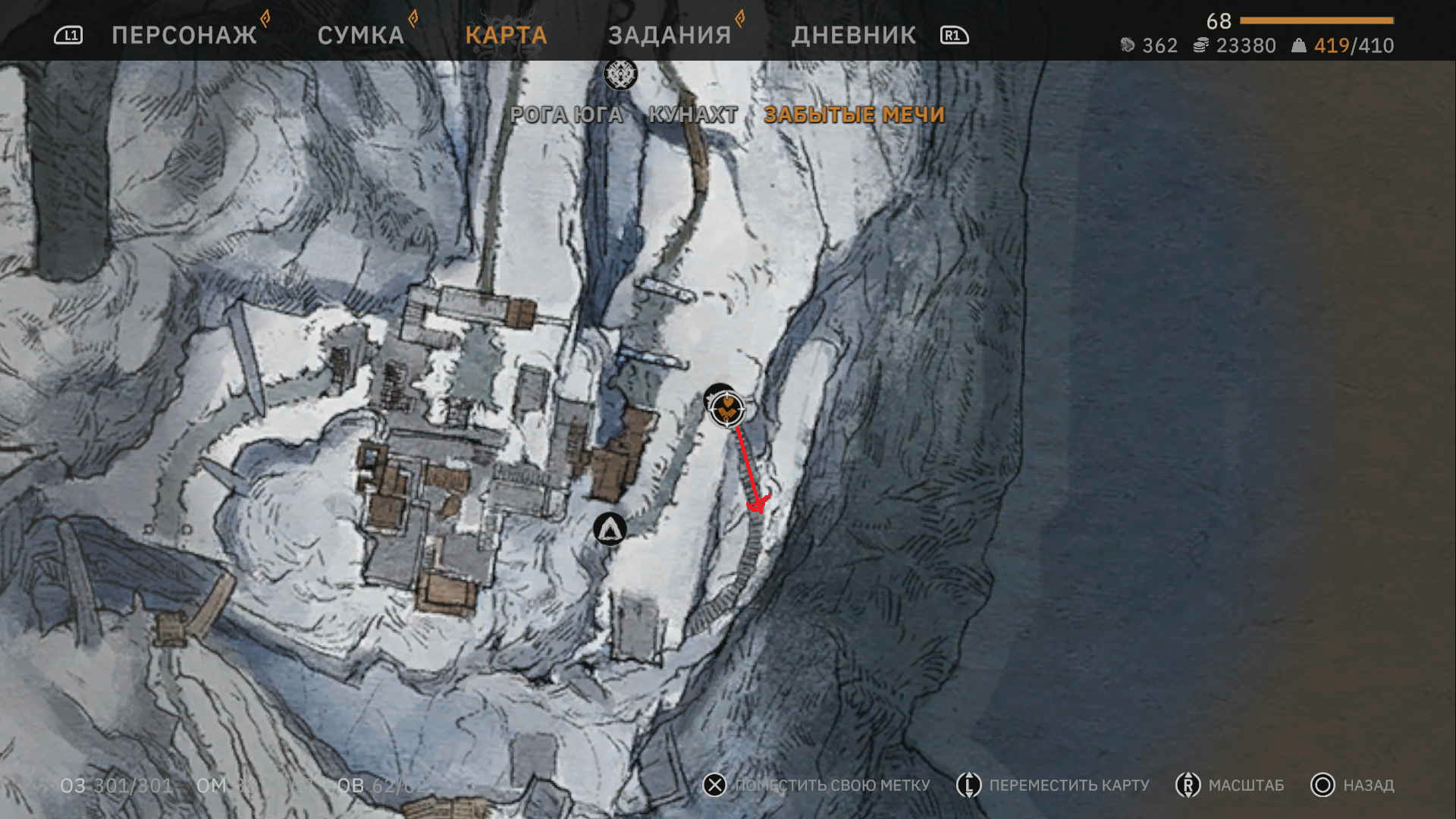The image size is (1456, 819).
Task: Go to the ЗАДАНИЯ quests tab
Action: (x=670, y=35)
